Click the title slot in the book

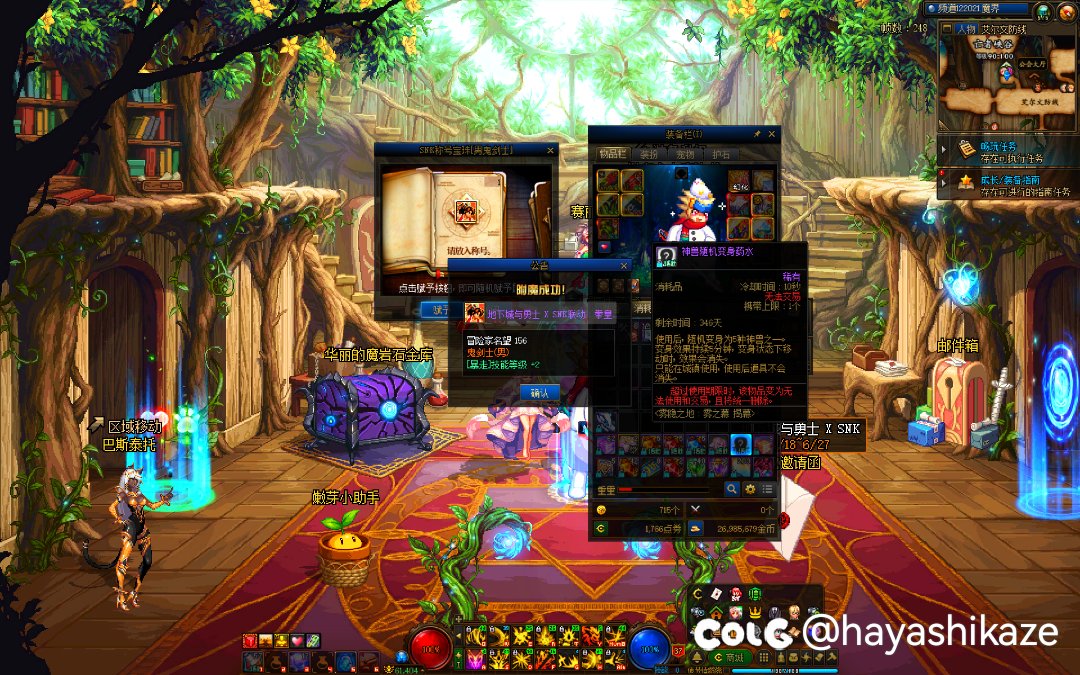(x=465, y=212)
